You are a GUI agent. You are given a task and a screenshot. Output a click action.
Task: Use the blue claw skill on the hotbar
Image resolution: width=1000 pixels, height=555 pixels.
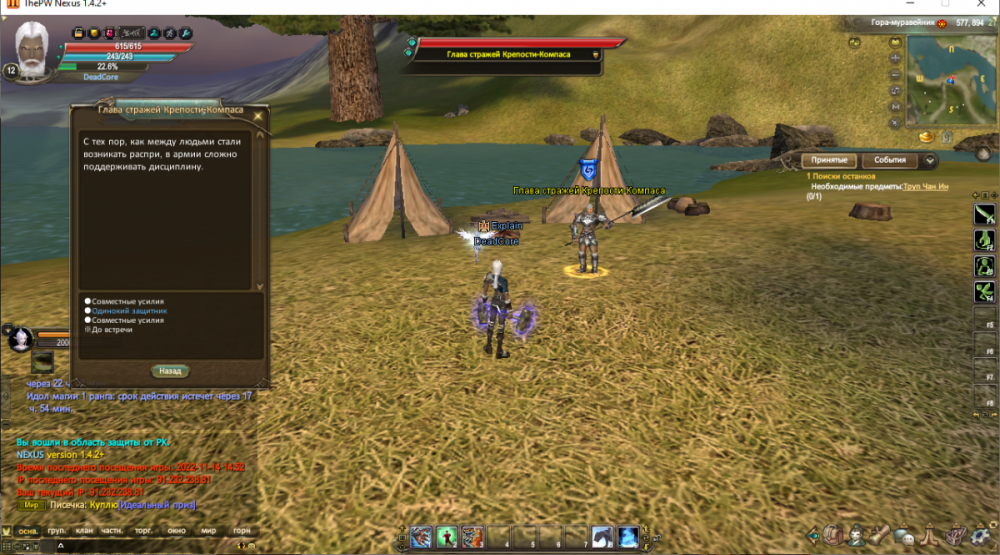point(421,537)
